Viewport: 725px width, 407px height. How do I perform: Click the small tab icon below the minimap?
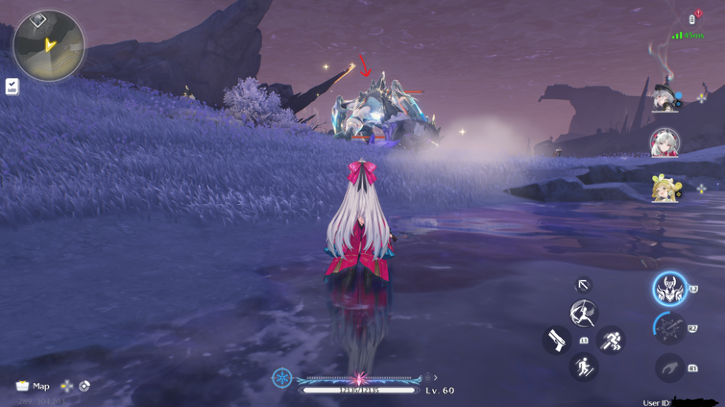point(12,87)
